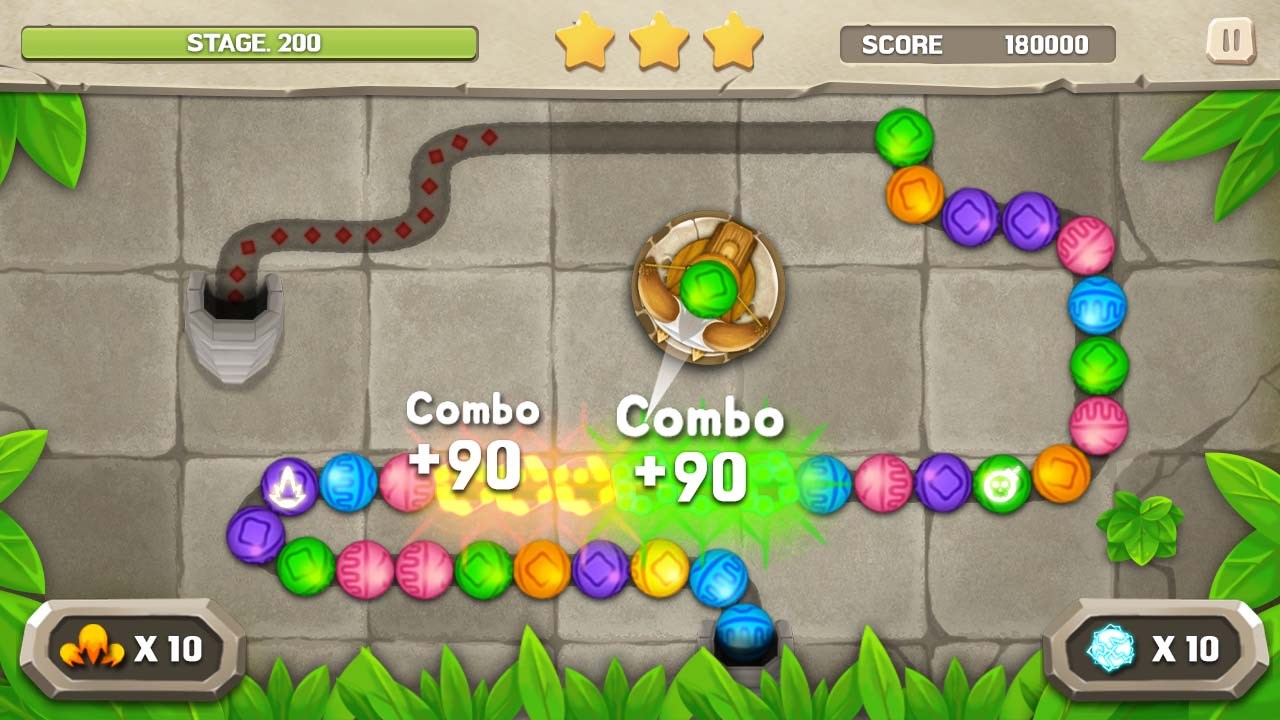Click the STAGE 200 progress bar
The width and height of the screenshot is (1280, 720).
point(250,43)
